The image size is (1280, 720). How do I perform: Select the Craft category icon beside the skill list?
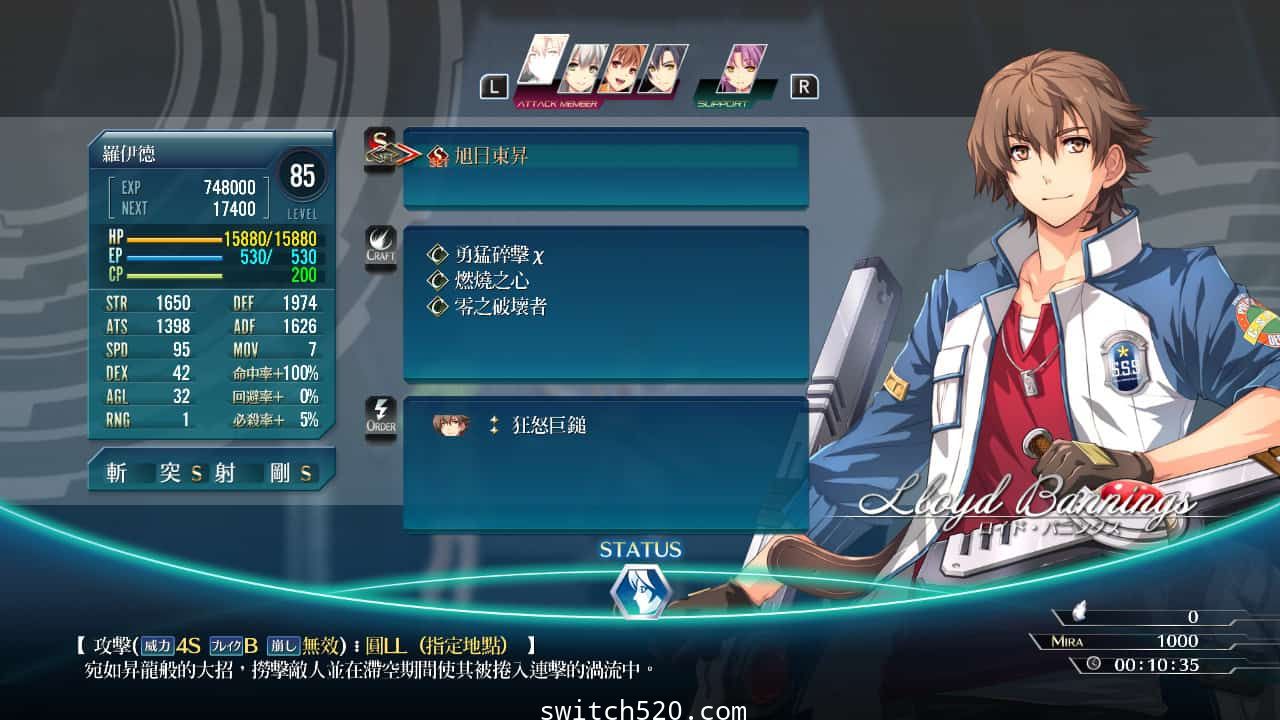(x=380, y=243)
